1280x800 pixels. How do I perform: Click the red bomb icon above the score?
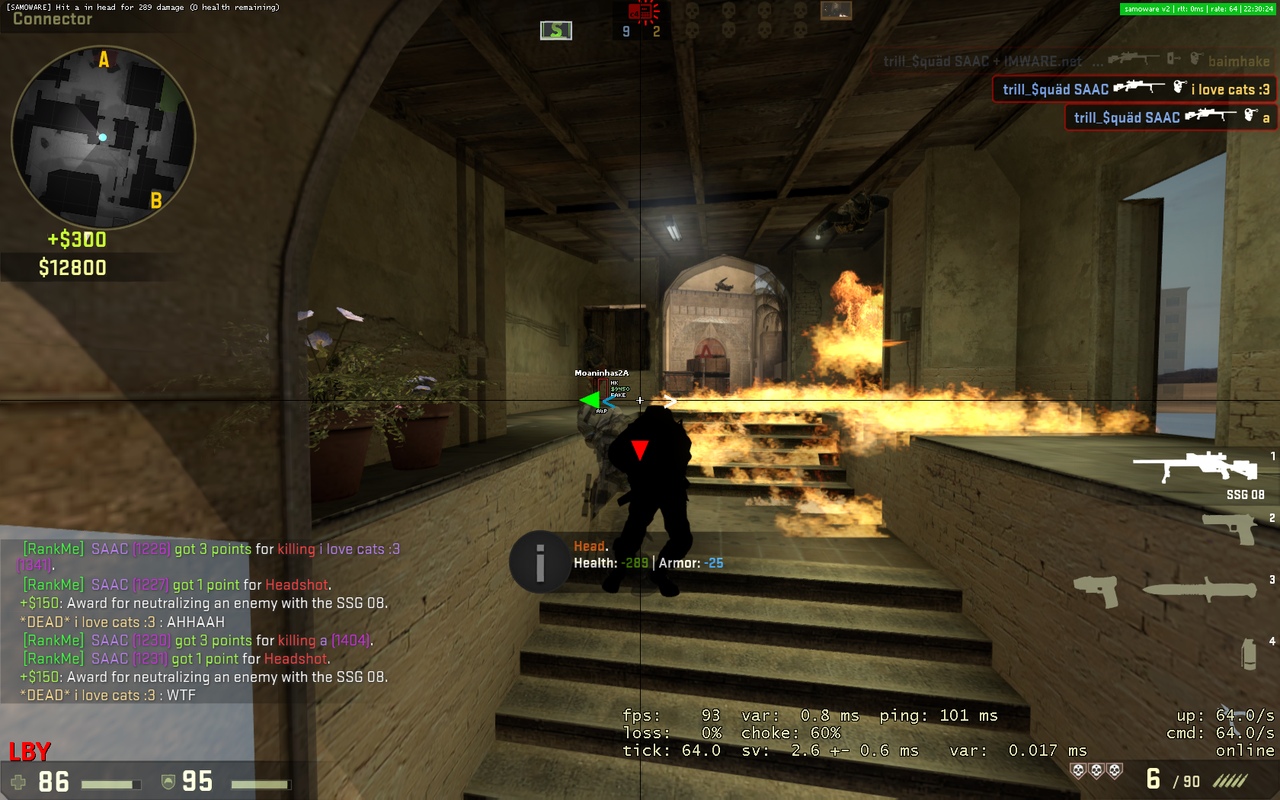click(x=641, y=12)
